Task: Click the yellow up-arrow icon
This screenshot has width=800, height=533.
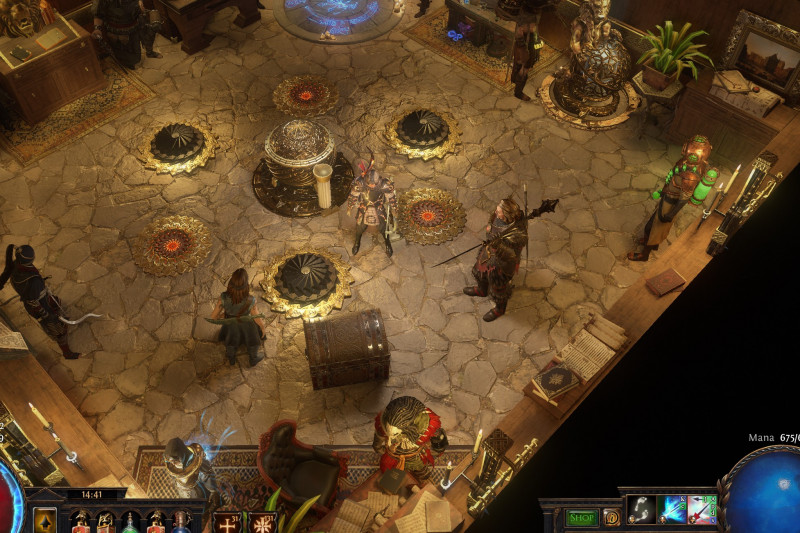Action: click(45, 521)
